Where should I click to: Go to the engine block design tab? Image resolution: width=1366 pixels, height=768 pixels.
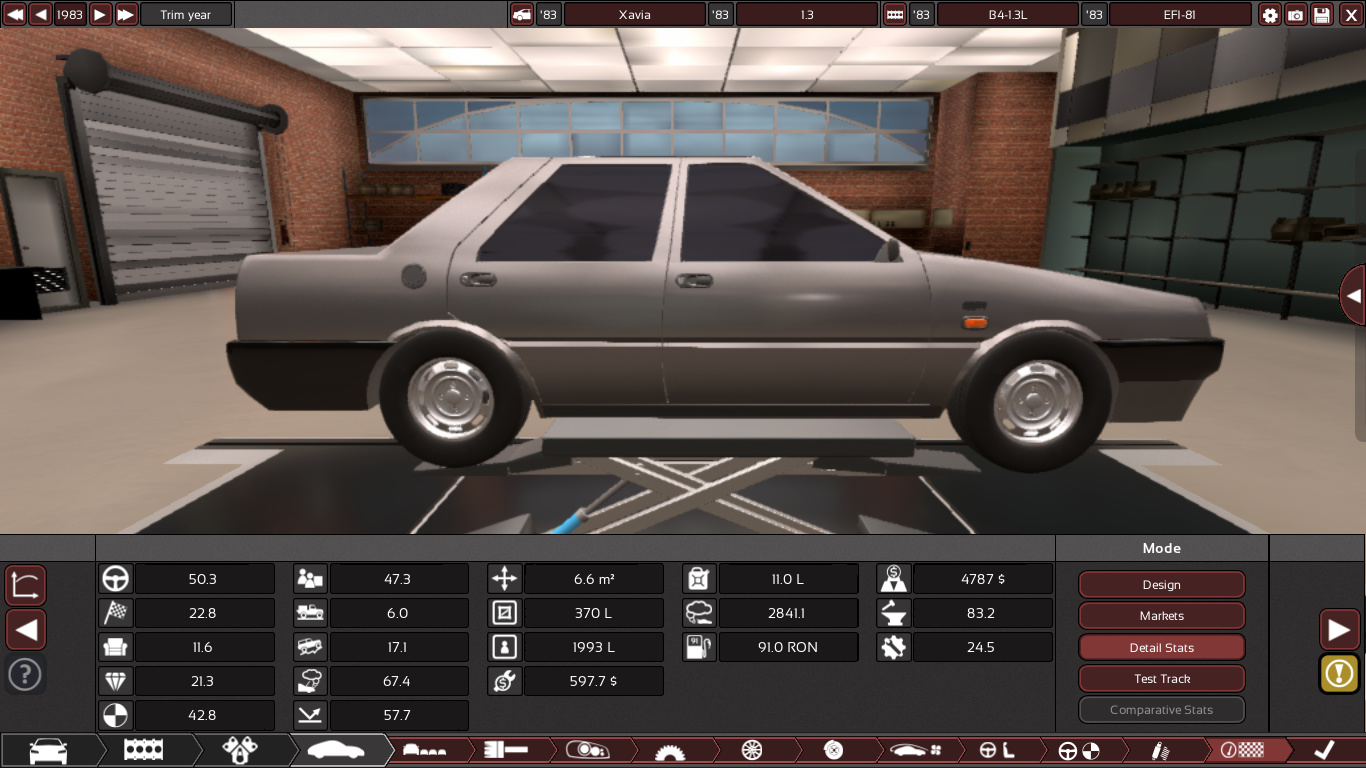[144, 750]
